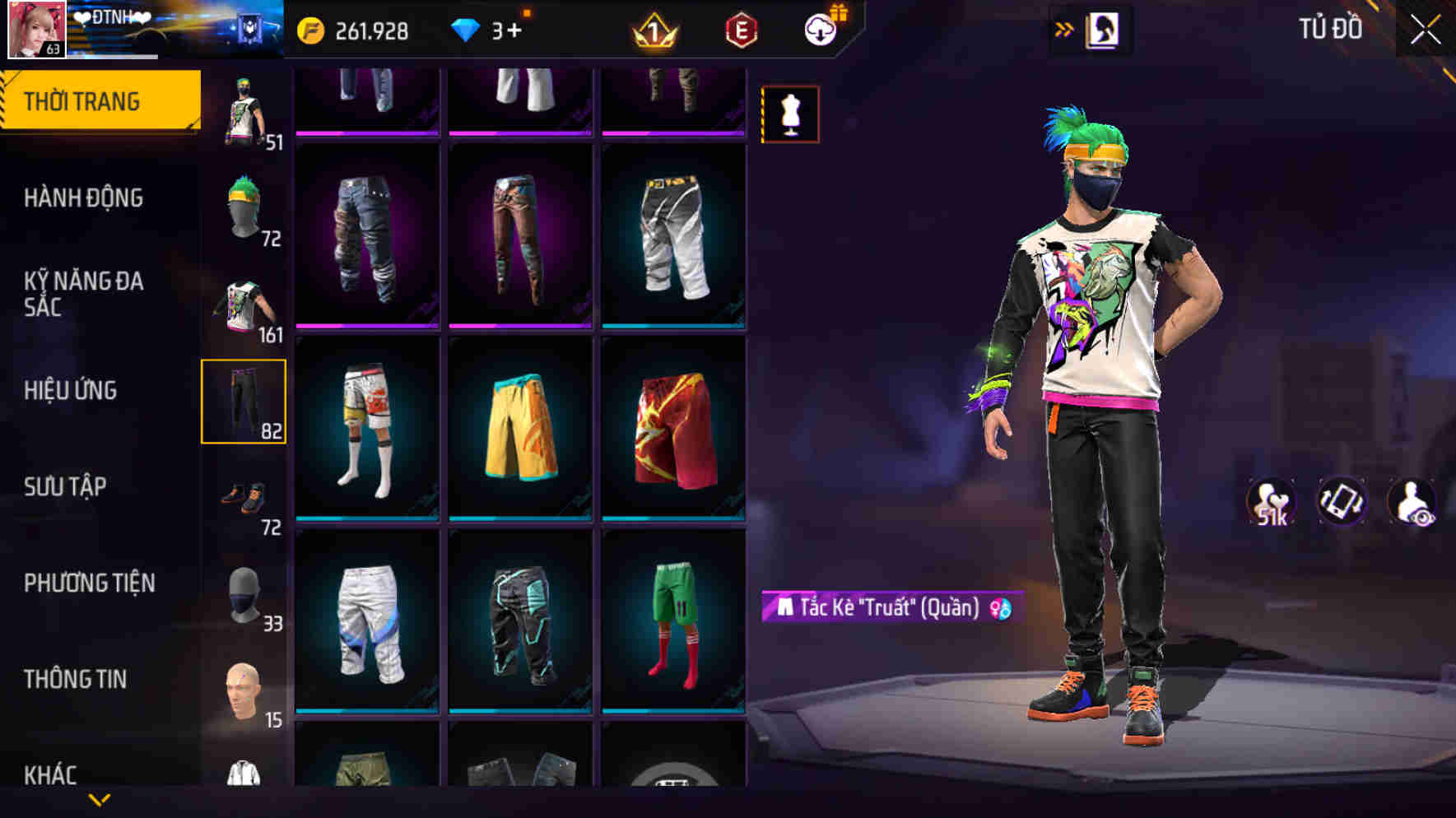Image resolution: width=1456 pixels, height=818 pixels.
Task: Click the 51k character likes icon
Action: pos(1272,500)
